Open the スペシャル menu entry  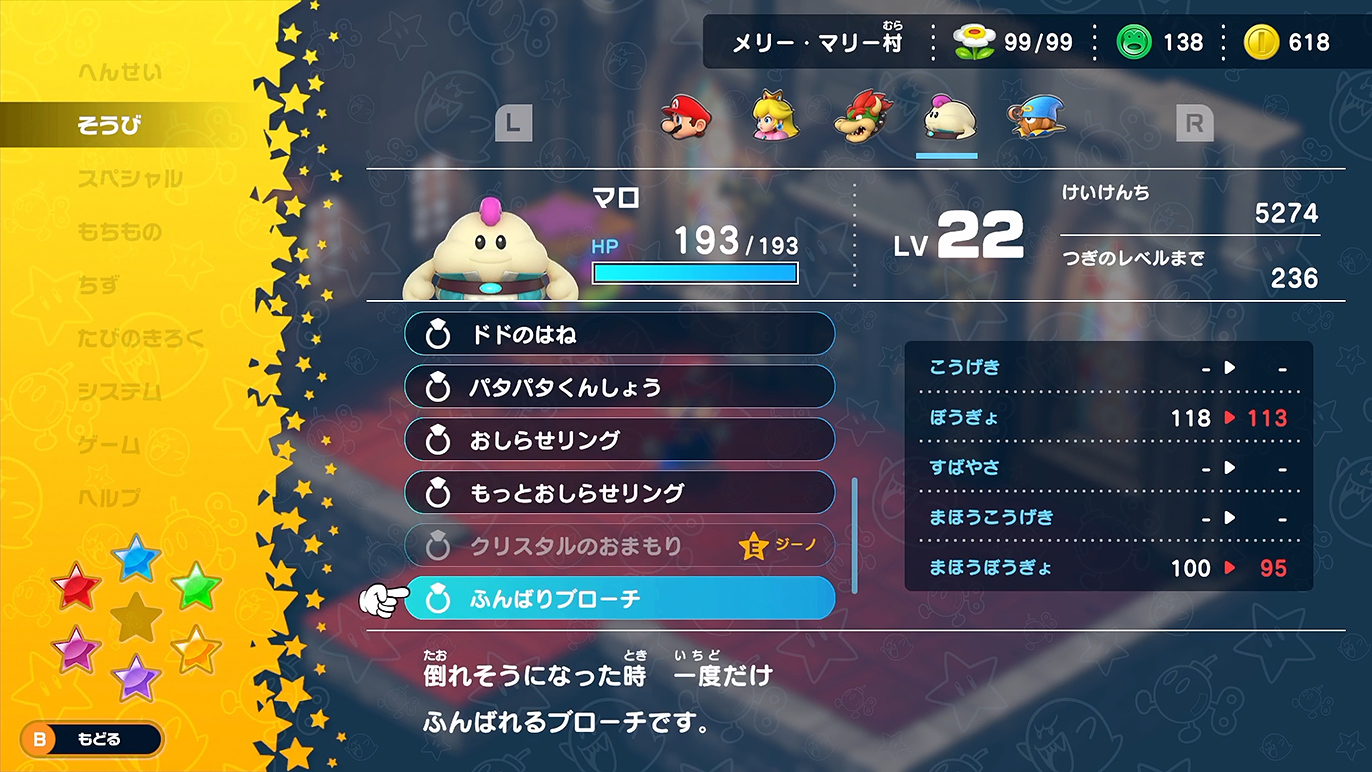[x=130, y=179]
